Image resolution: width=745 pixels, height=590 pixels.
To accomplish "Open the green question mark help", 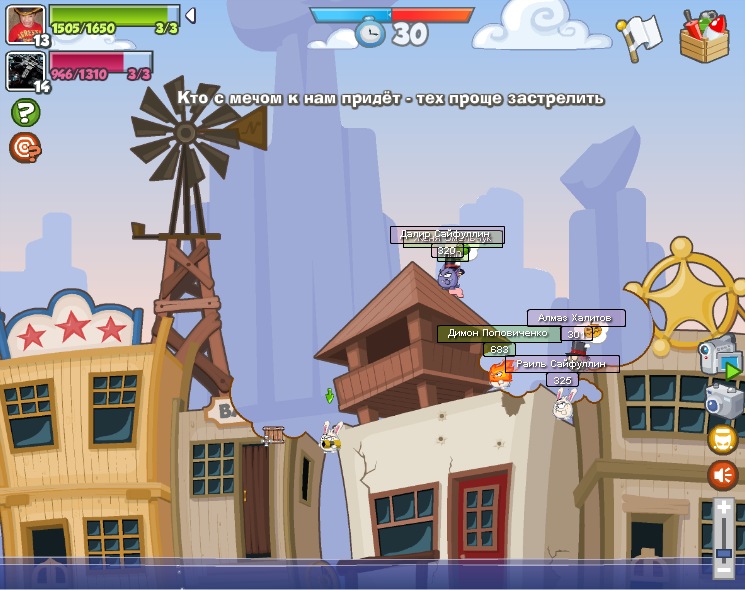I will 25,112.
